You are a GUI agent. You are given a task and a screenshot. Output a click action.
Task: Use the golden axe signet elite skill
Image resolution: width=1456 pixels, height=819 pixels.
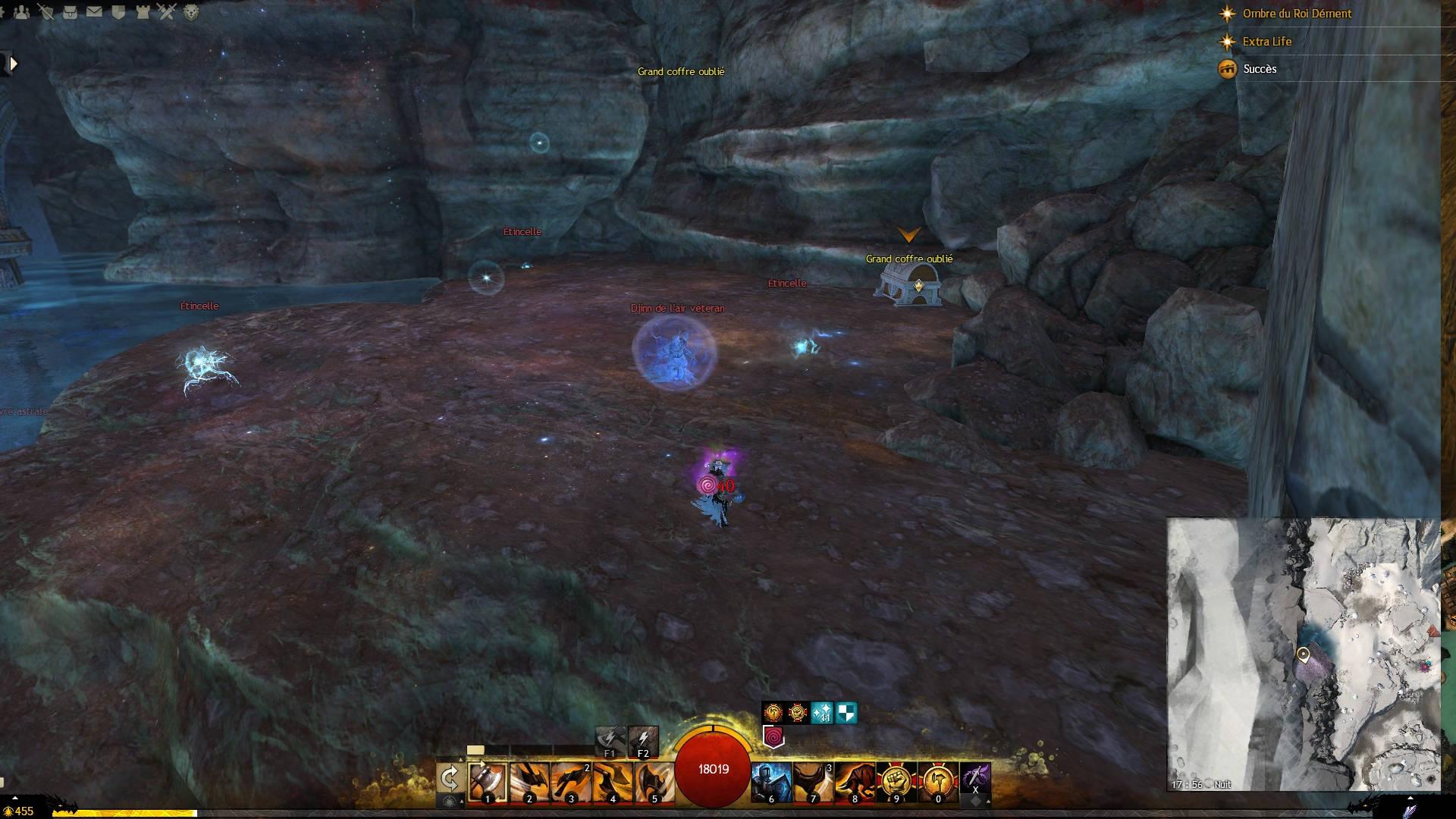pos(937,783)
